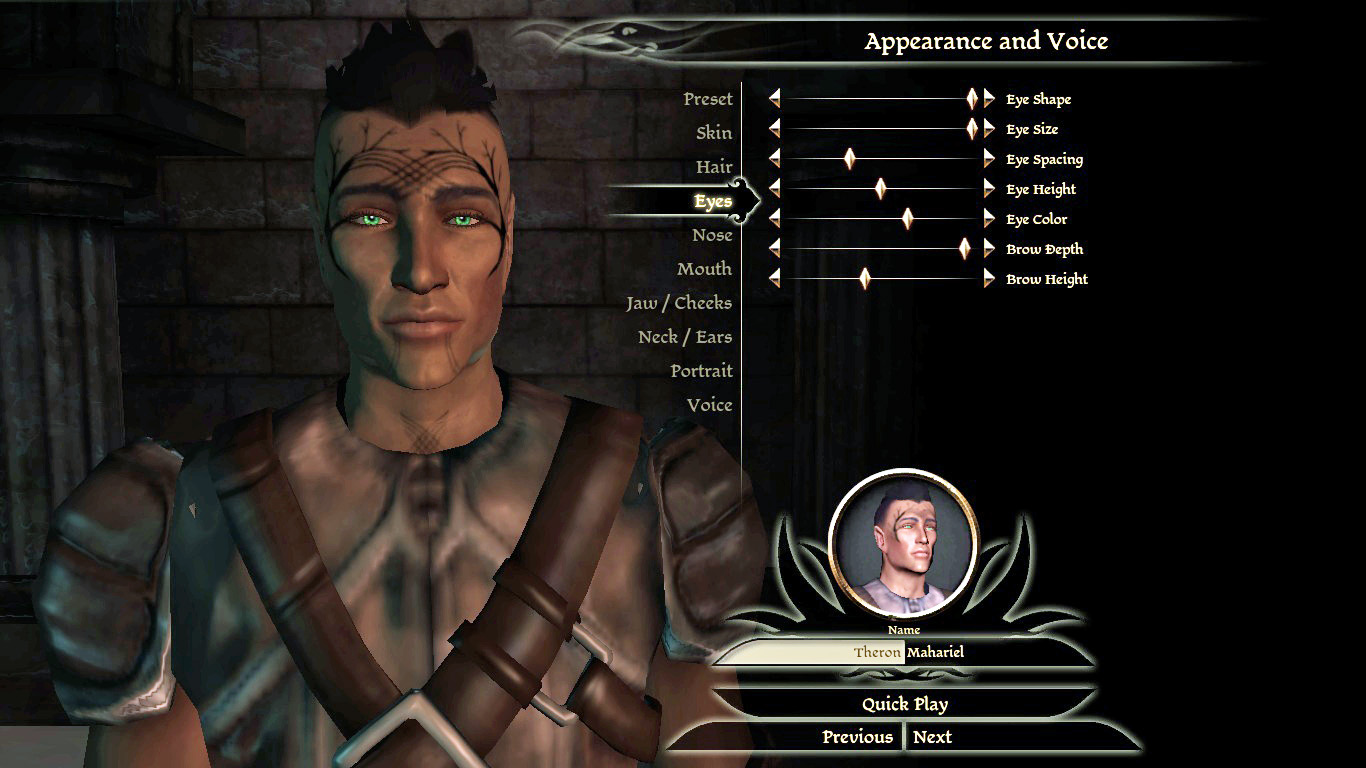Go back with the Previous button
The image size is (1366, 768).
[857, 737]
